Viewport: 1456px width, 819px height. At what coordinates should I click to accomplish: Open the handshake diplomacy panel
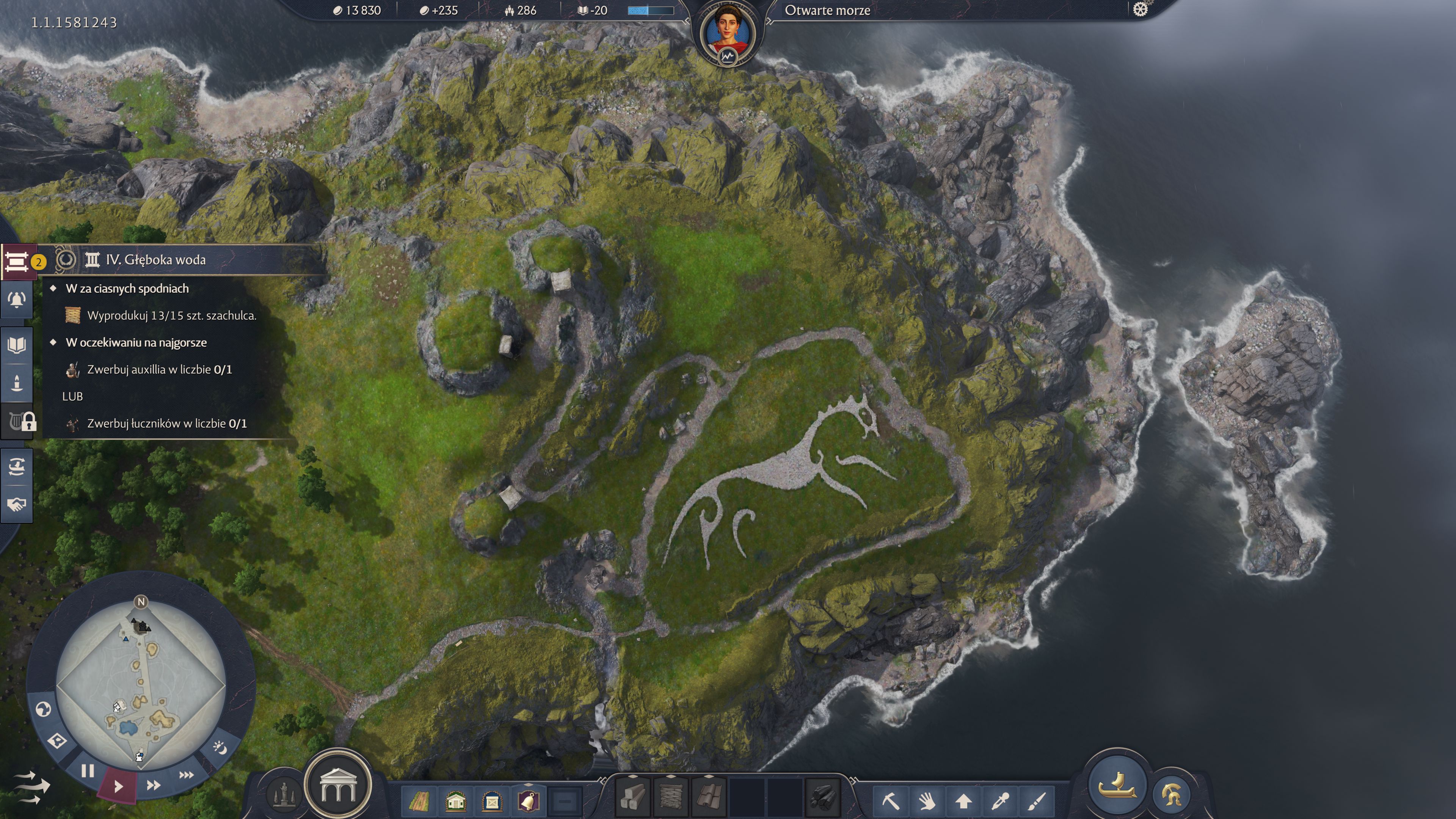16,504
